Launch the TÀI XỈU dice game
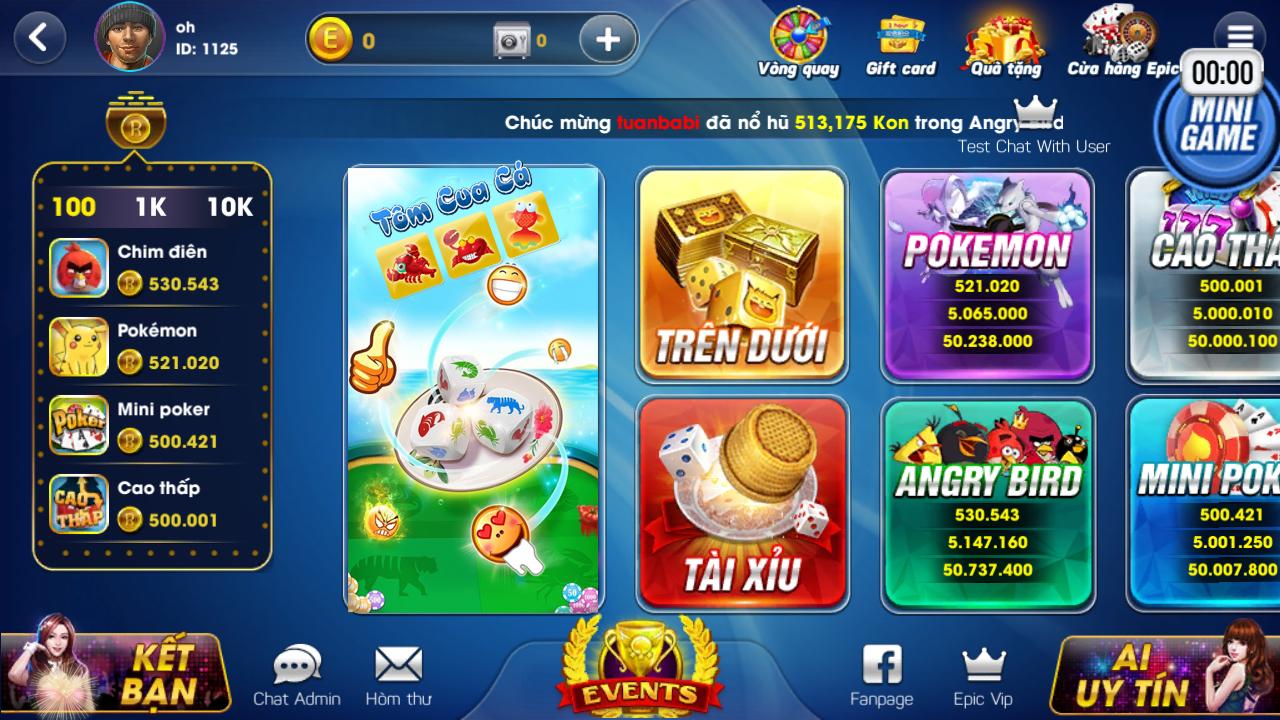Screen dimensions: 1280x720 pos(742,500)
